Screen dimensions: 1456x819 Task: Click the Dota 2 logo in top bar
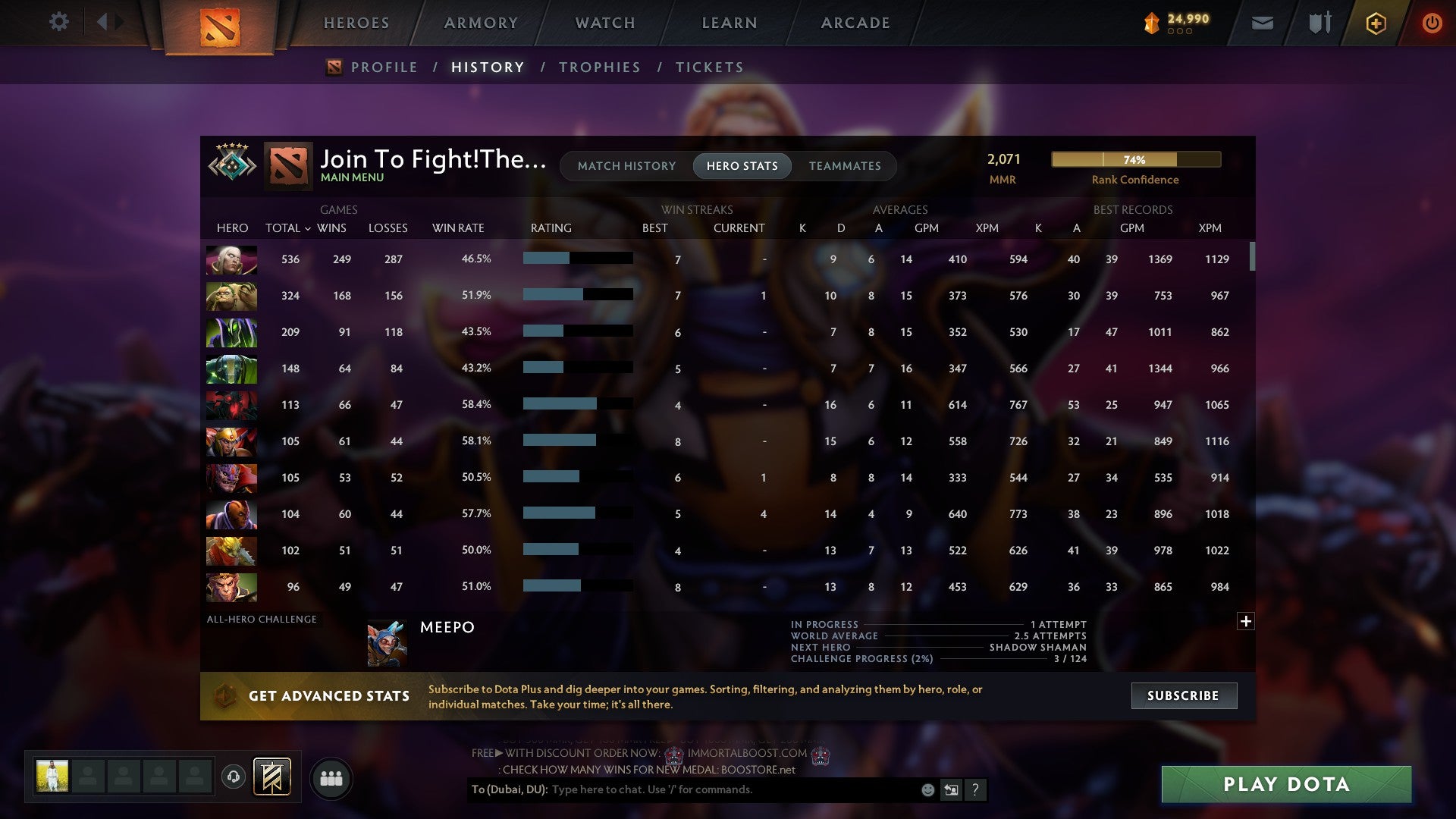pos(218,24)
